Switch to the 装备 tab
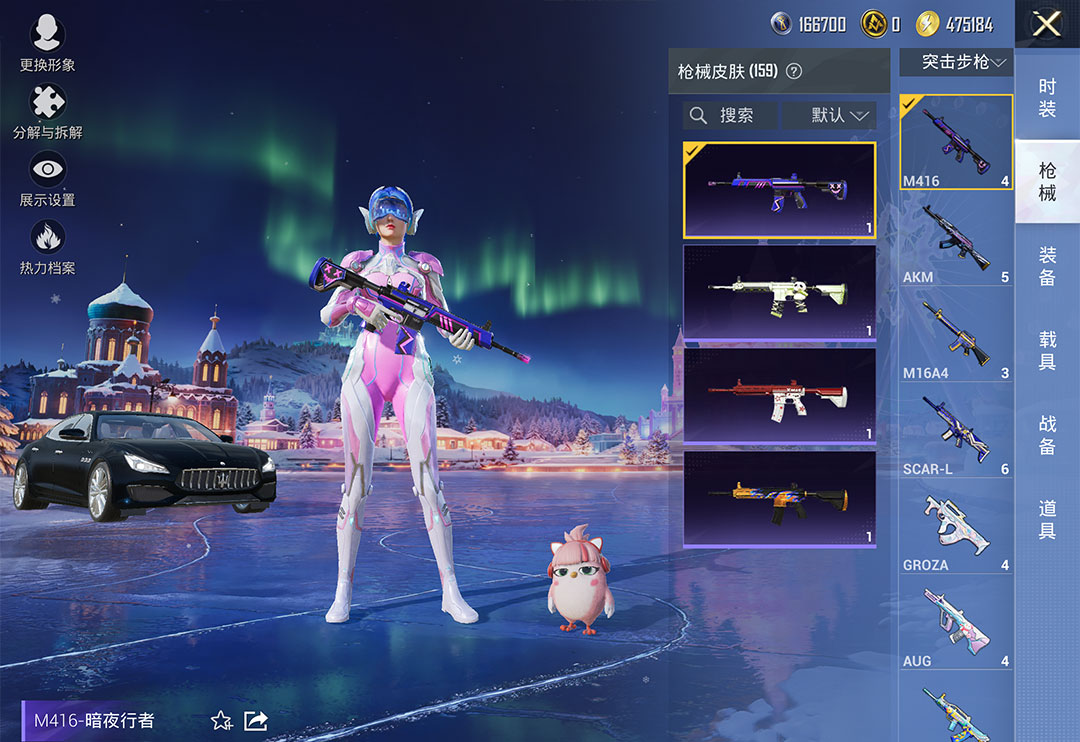The image size is (1080, 742). 1047,266
